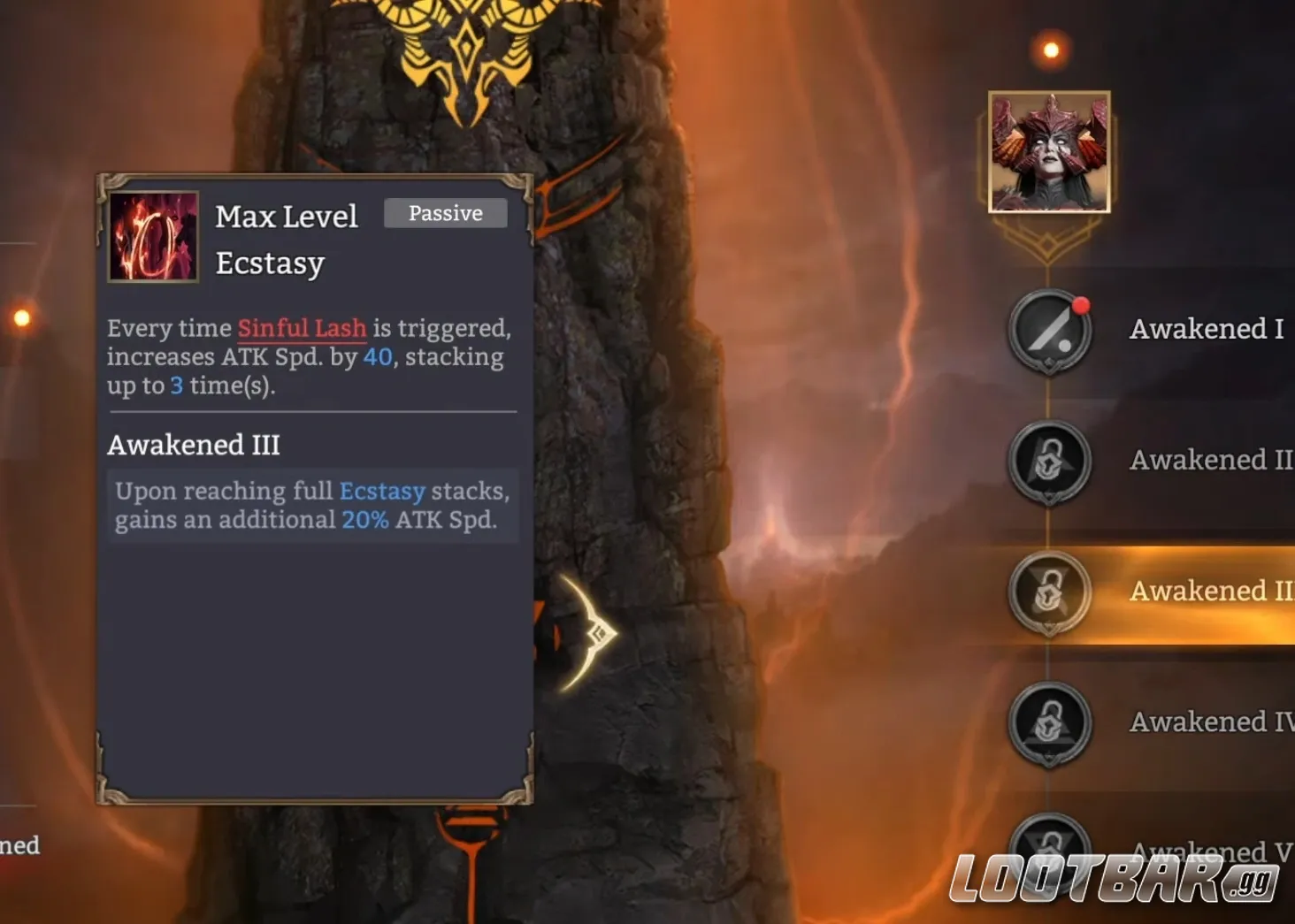Click the highlighted Awakened III lock icon

pos(1050,592)
